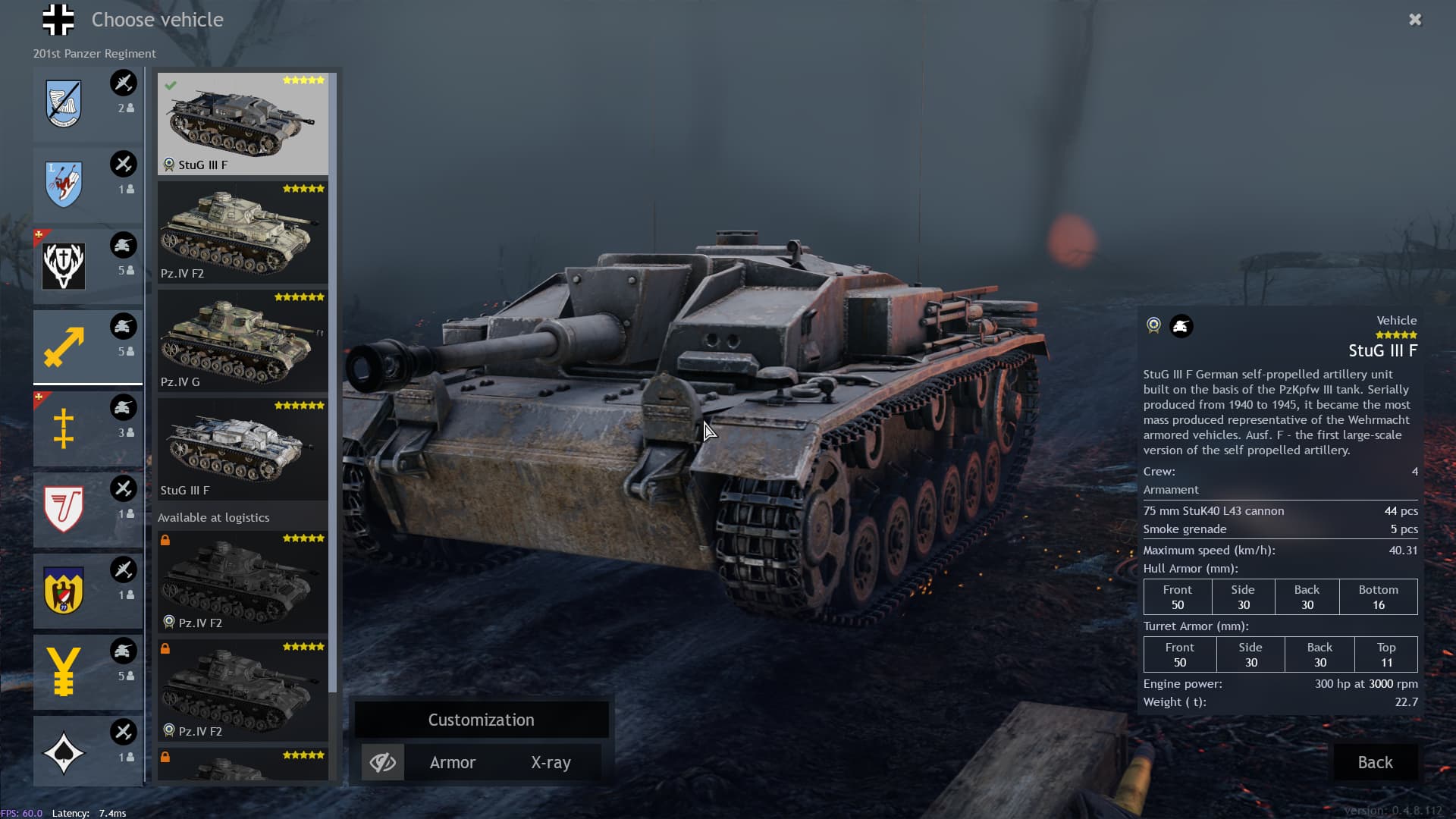
Task: Pick the owned Pz.IV F2 desert camo tank
Action: pyautogui.click(x=243, y=231)
